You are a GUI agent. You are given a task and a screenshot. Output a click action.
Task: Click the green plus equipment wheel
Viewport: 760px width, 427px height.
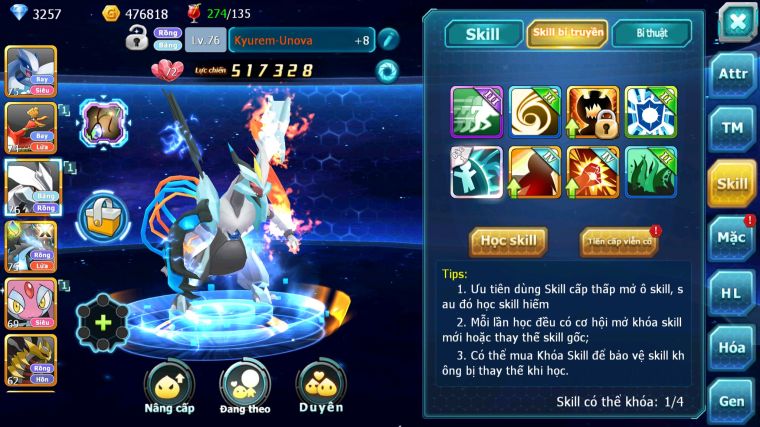(x=102, y=323)
